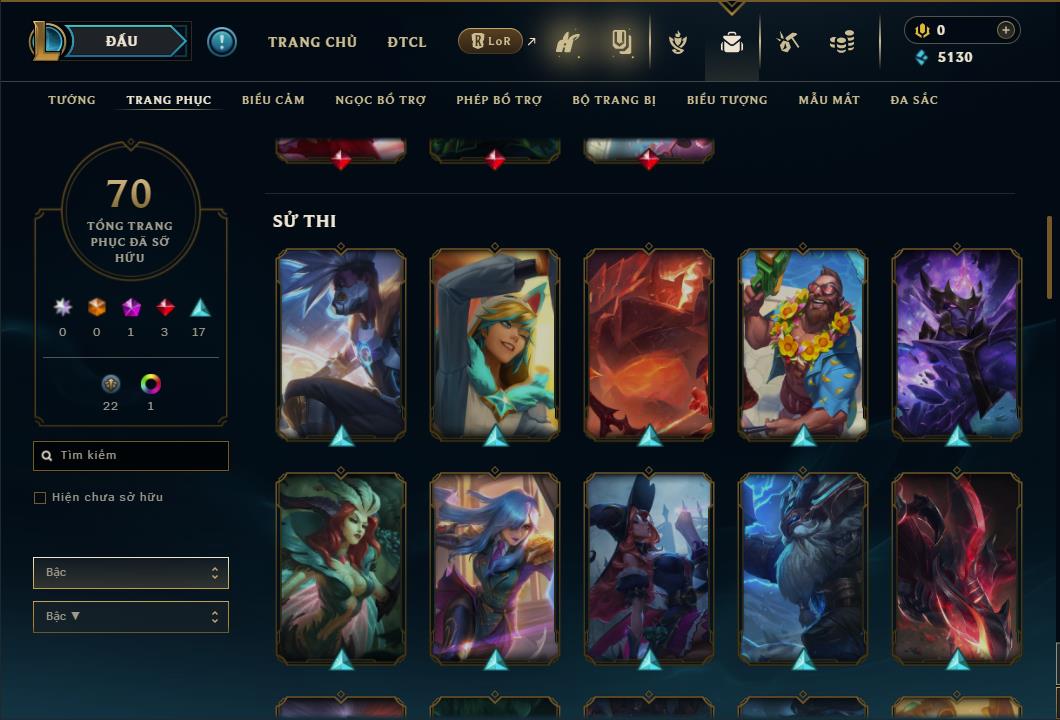Toggle the Hiện chưa sở hữu checkbox
The image size is (1060, 720).
pos(40,498)
